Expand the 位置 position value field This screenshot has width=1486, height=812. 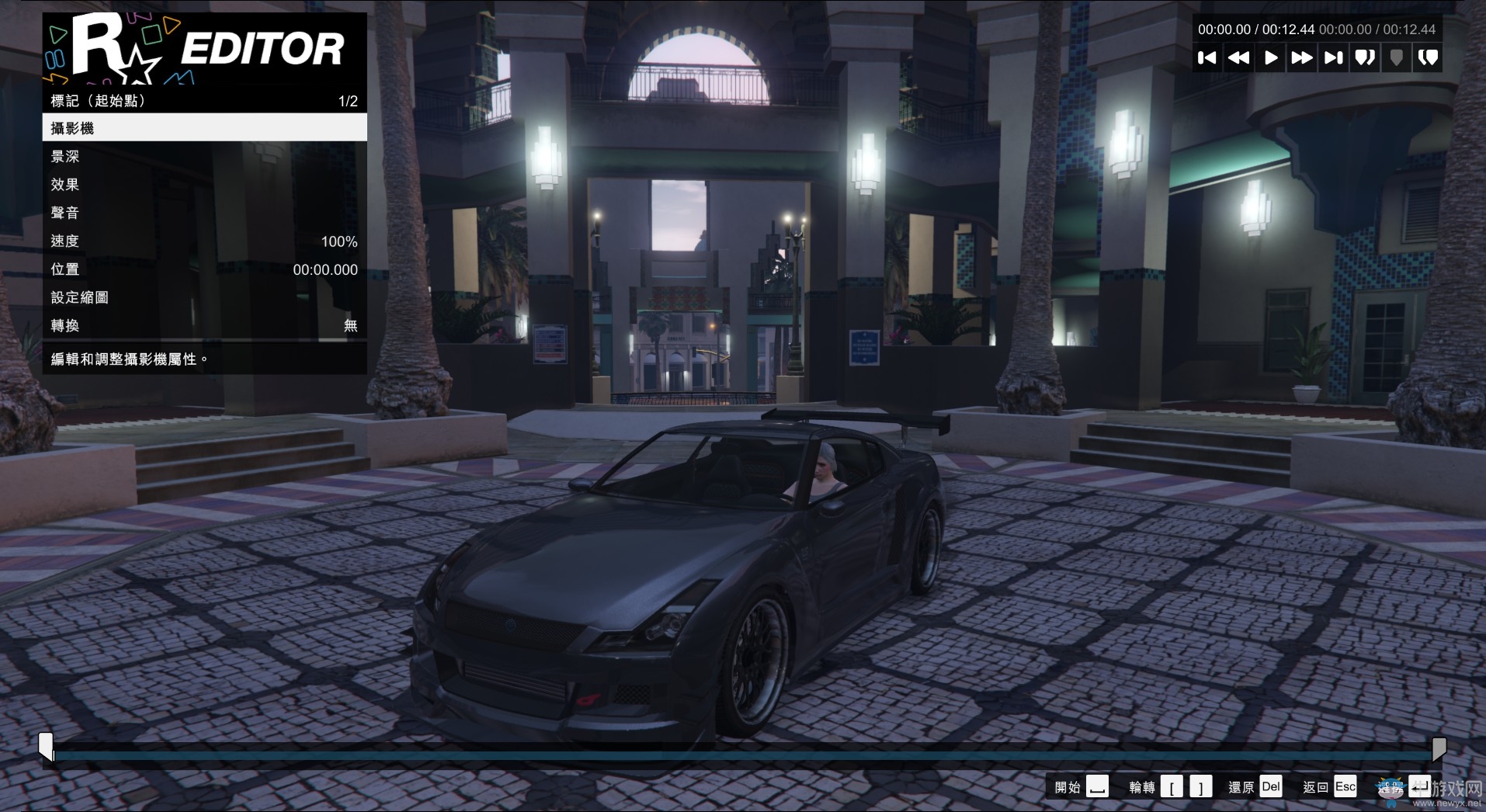(x=203, y=269)
